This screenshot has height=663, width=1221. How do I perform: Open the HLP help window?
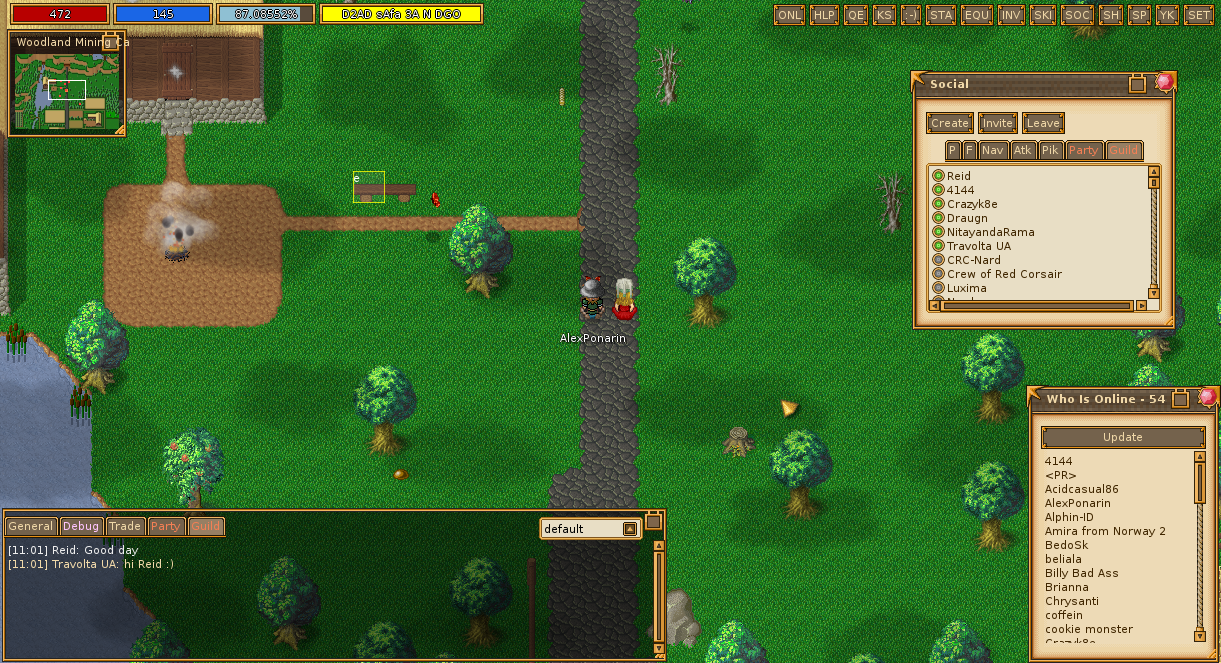click(824, 15)
